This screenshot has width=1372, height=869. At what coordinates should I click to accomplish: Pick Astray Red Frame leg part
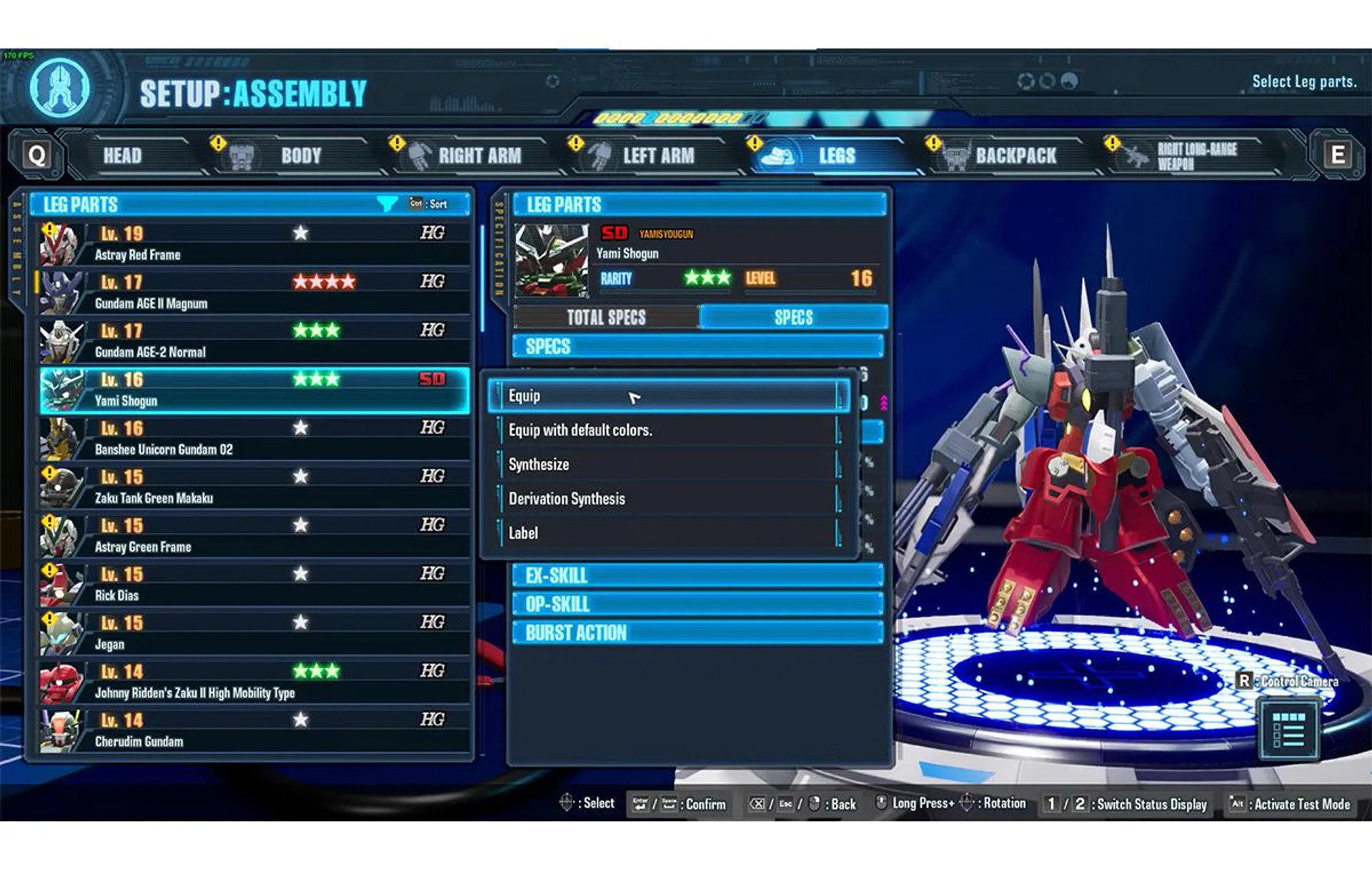pyautogui.click(x=254, y=244)
